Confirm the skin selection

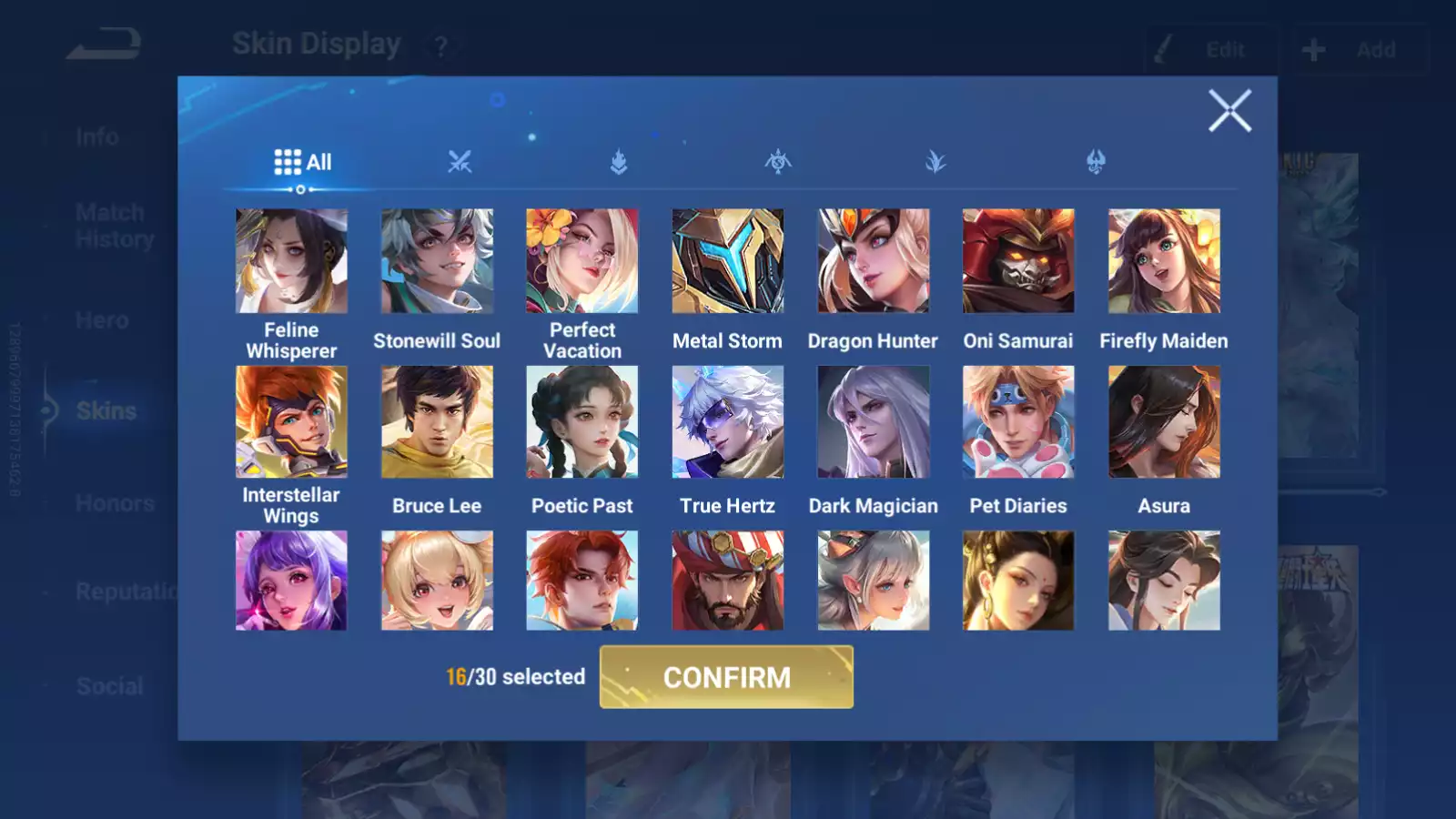click(x=726, y=677)
